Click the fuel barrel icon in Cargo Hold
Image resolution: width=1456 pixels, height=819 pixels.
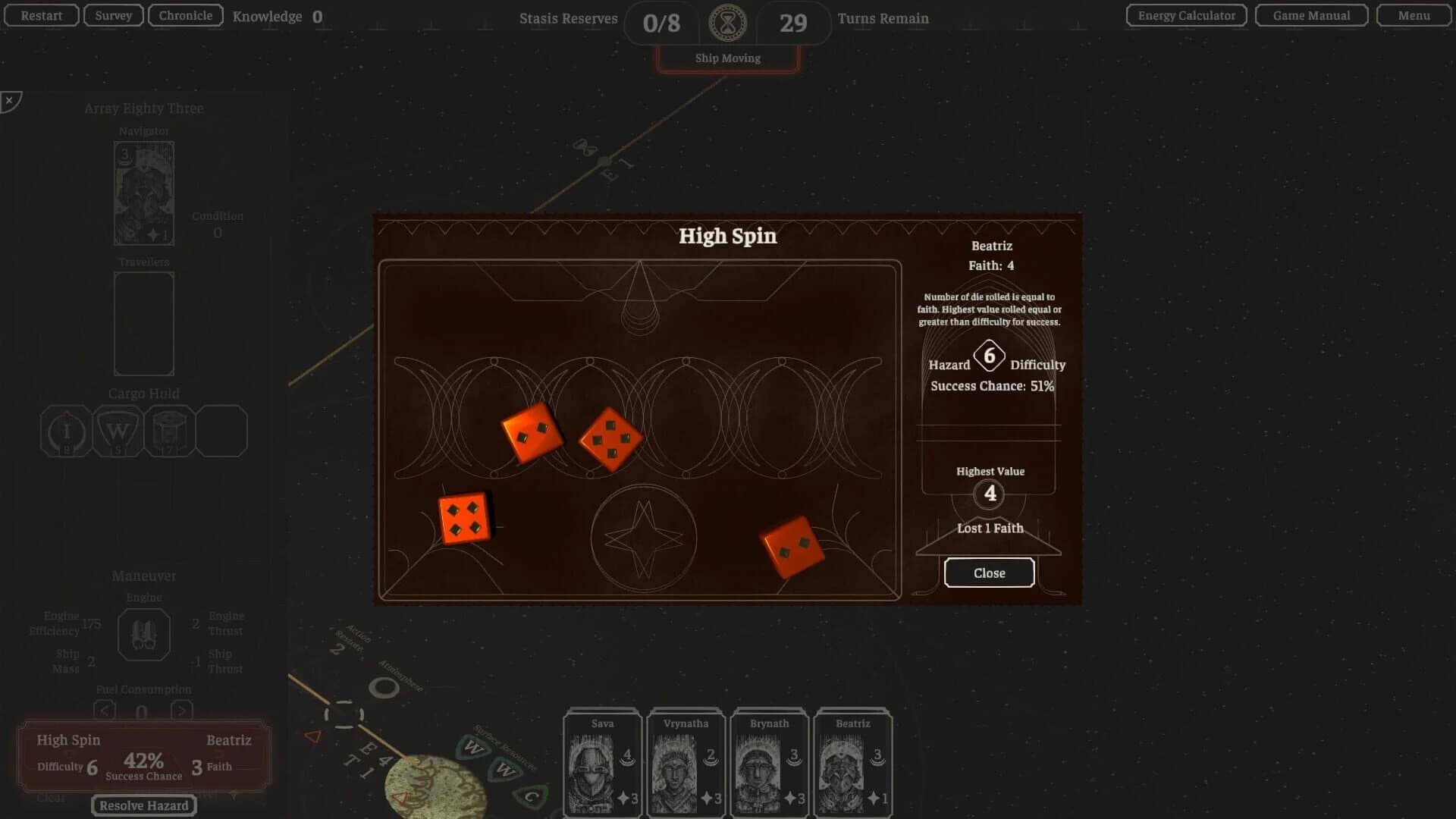pos(169,430)
